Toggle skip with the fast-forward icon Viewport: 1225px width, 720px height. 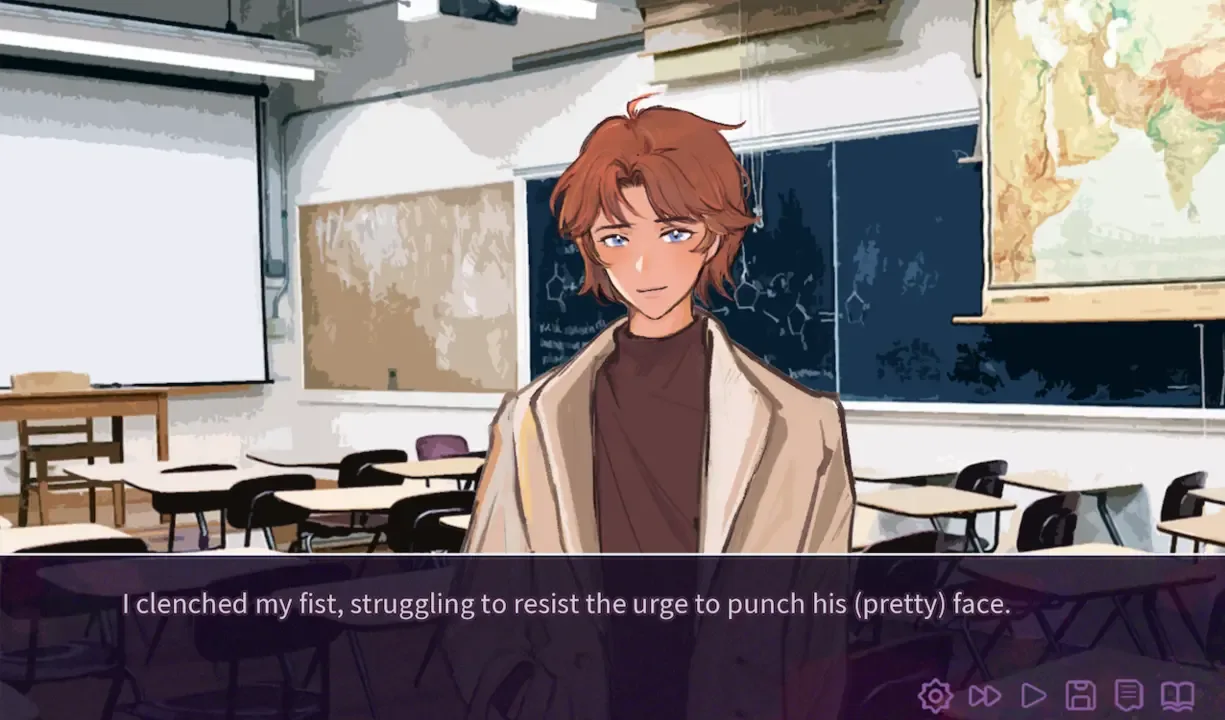[984, 695]
